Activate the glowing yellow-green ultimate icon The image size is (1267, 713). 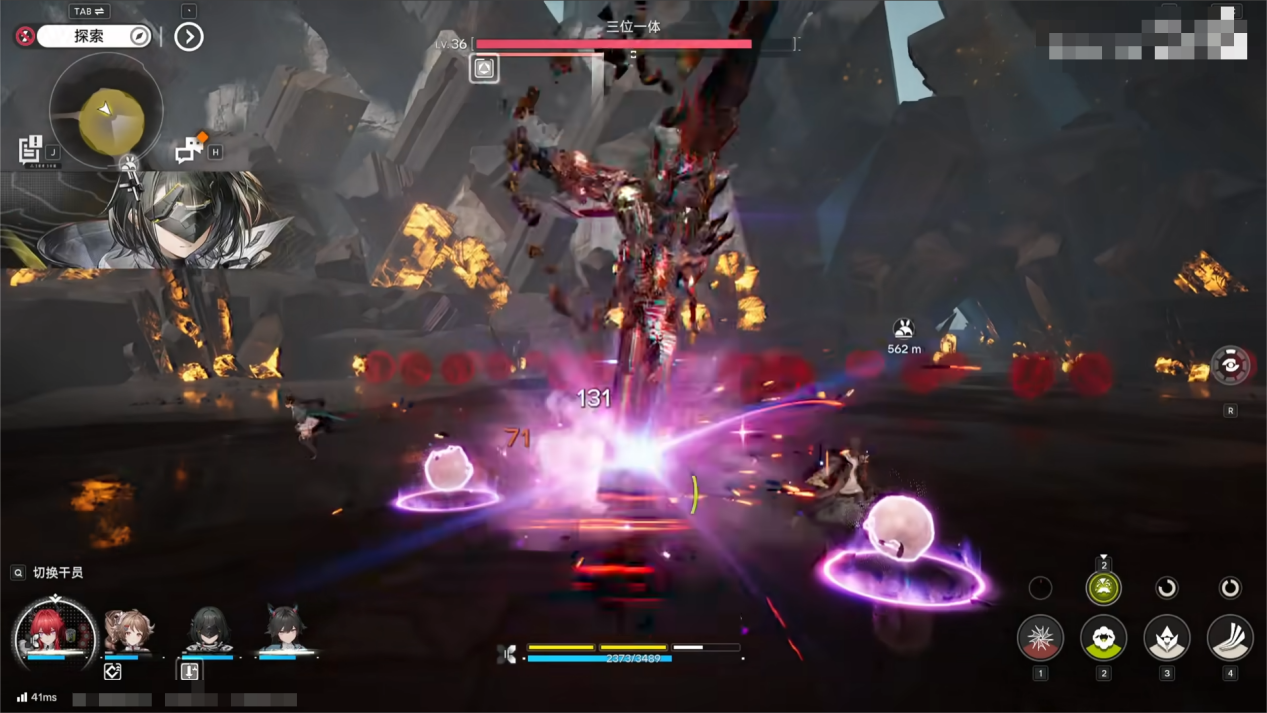(x=1103, y=588)
